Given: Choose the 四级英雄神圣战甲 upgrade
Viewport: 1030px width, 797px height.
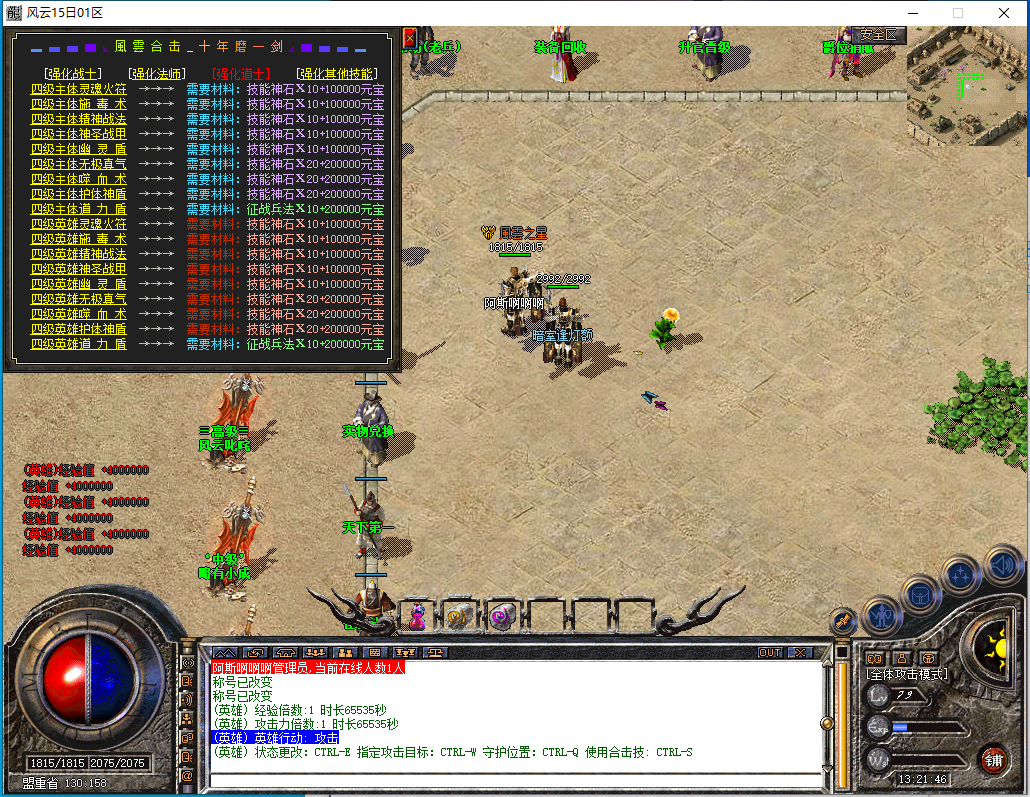Looking at the screenshot, I should (79, 269).
